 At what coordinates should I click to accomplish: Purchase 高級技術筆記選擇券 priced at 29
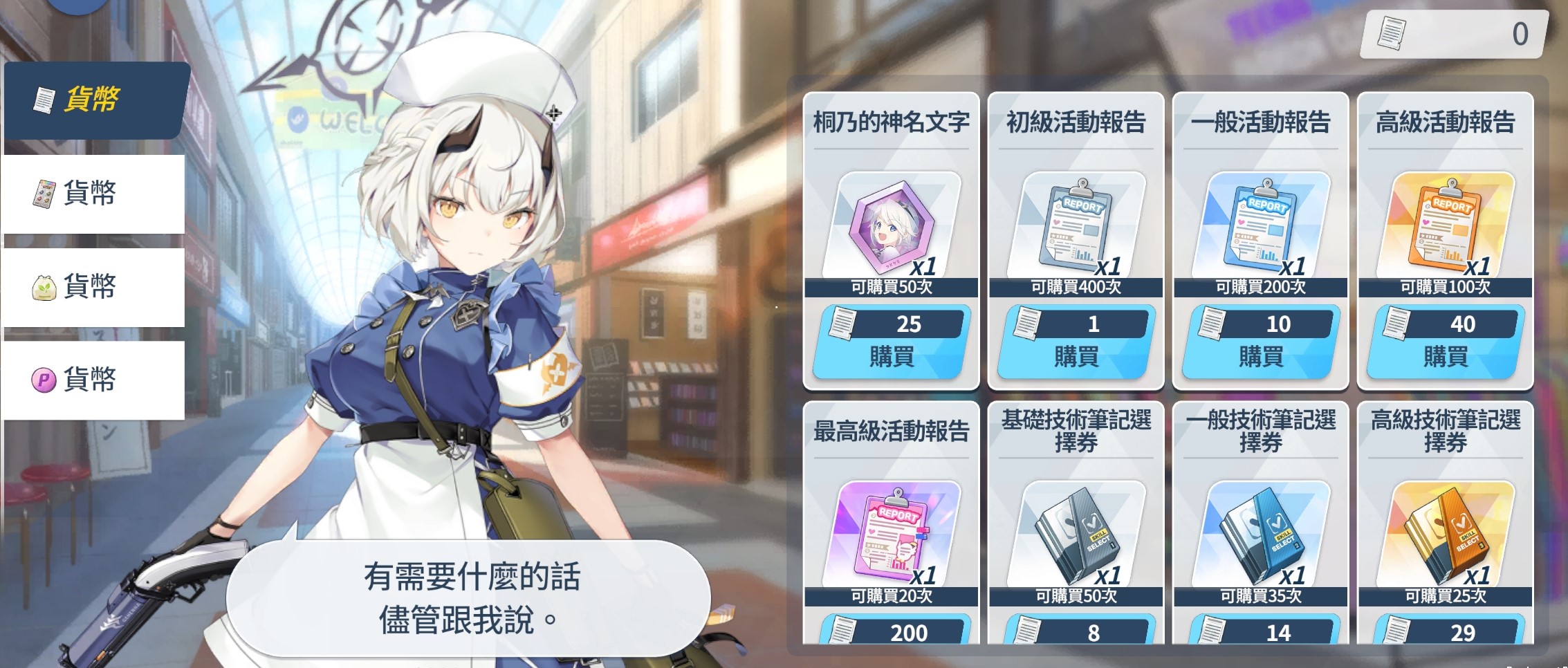tap(1445, 631)
